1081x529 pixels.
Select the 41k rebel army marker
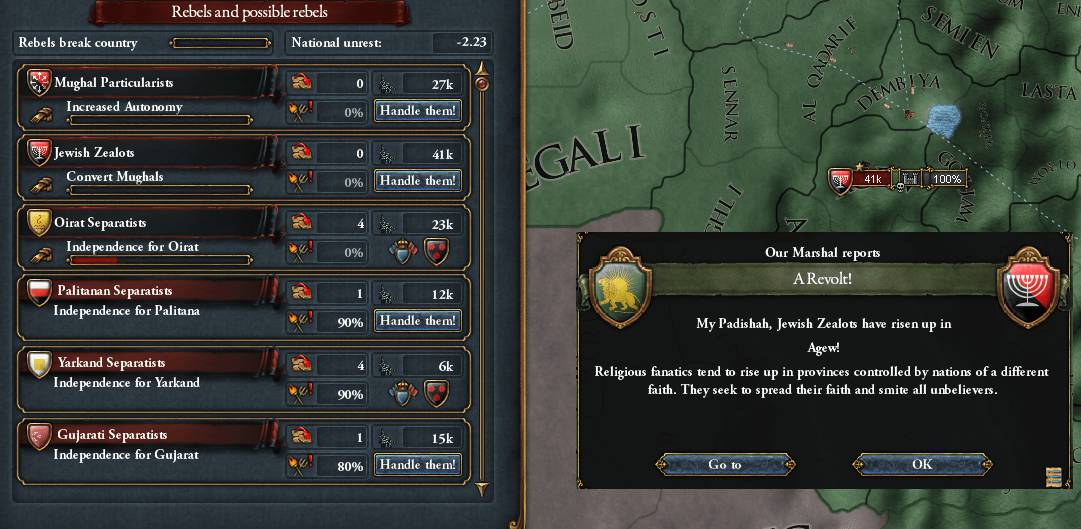[860, 179]
